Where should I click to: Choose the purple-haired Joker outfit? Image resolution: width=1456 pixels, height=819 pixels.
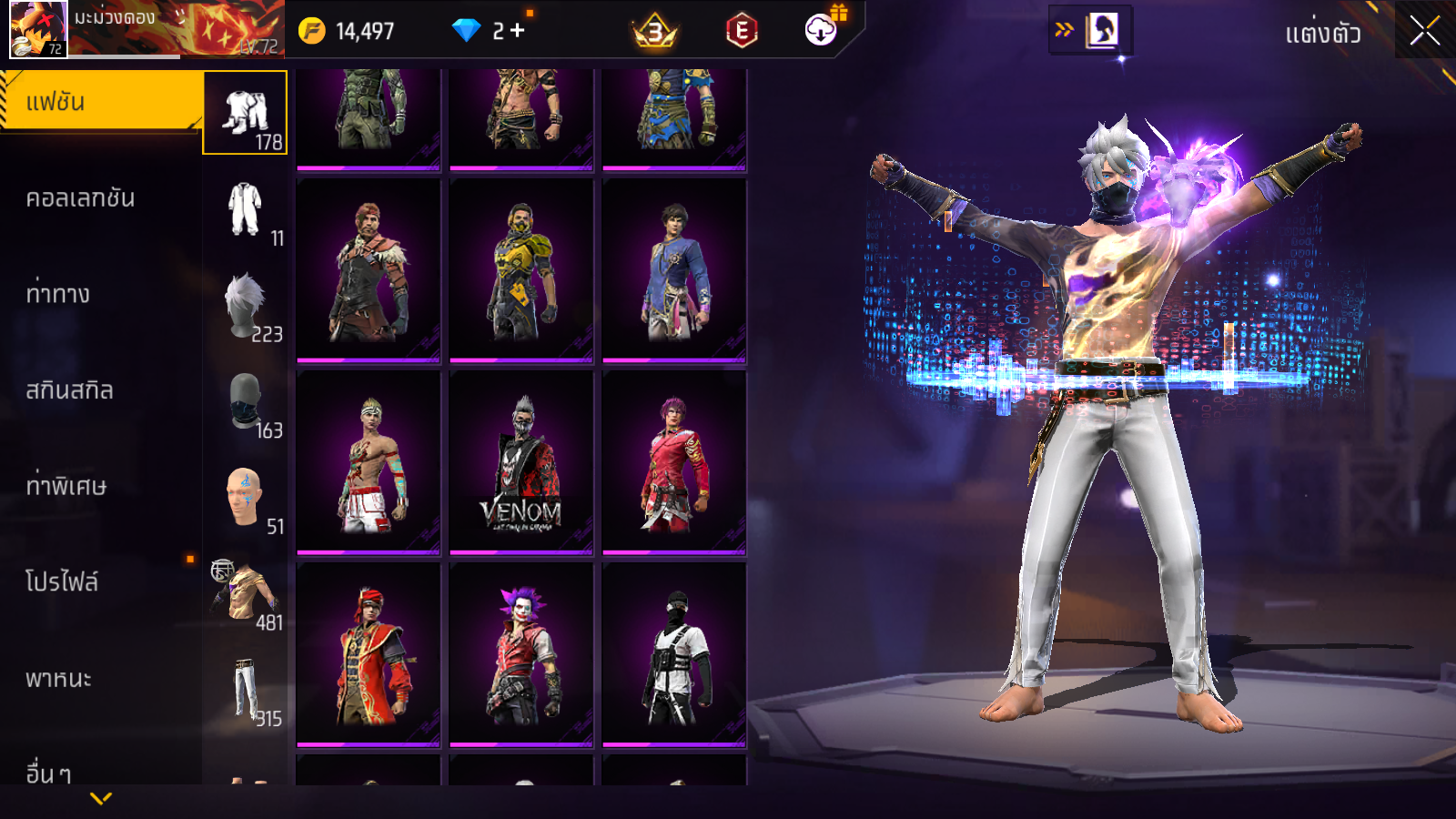point(521,655)
